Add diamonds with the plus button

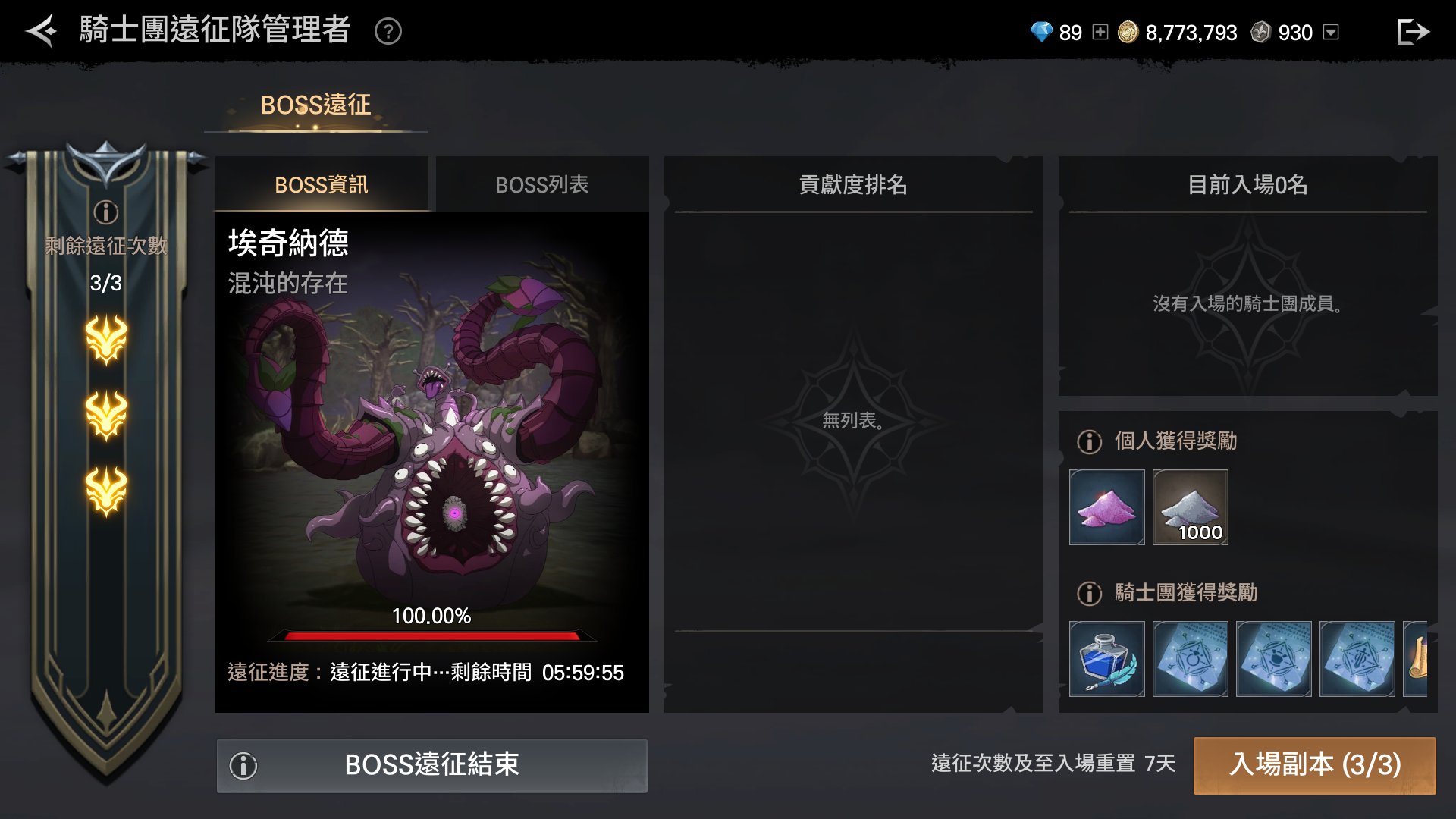point(1100,32)
